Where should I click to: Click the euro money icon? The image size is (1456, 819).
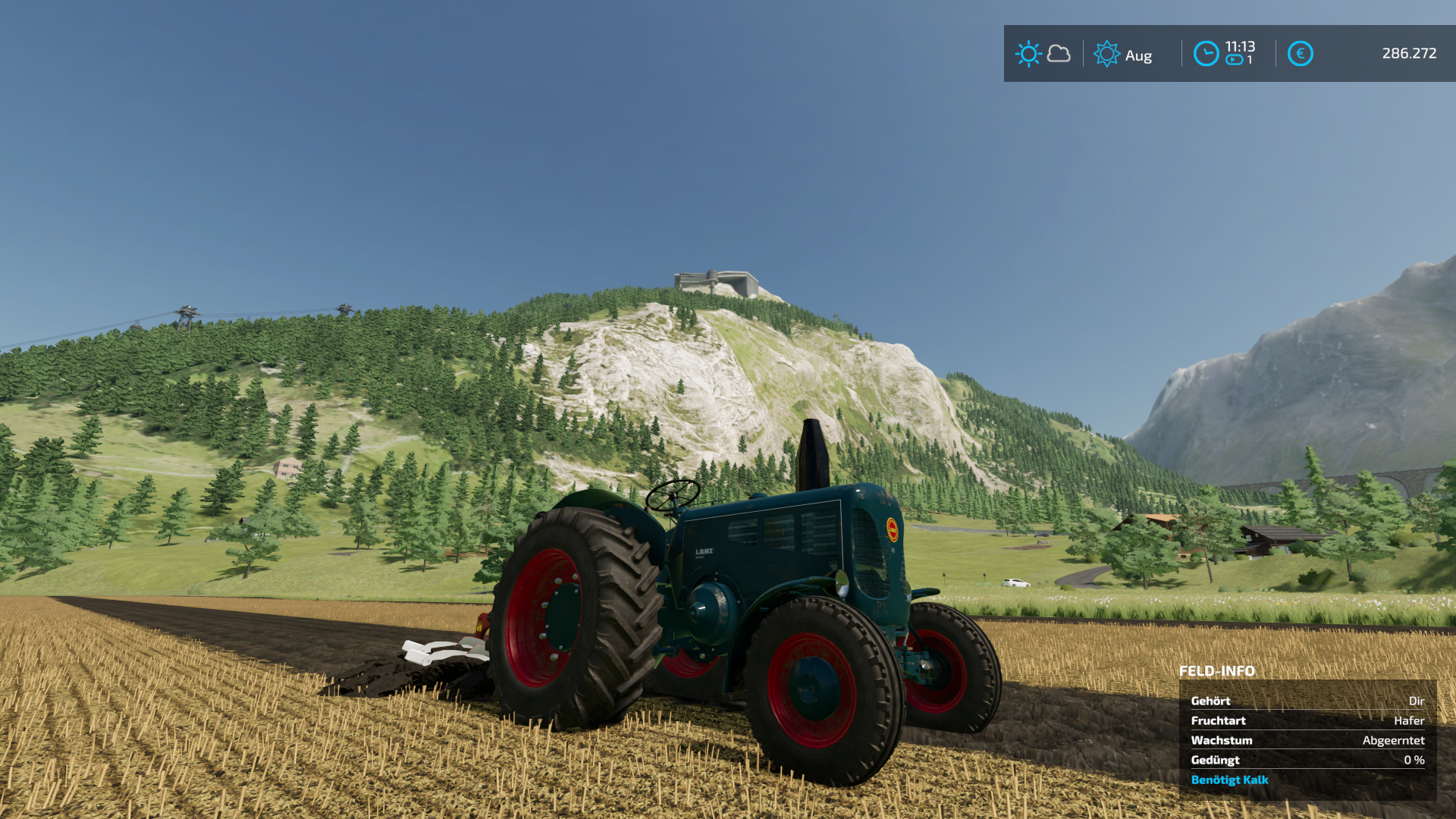tap(1300, 54)
